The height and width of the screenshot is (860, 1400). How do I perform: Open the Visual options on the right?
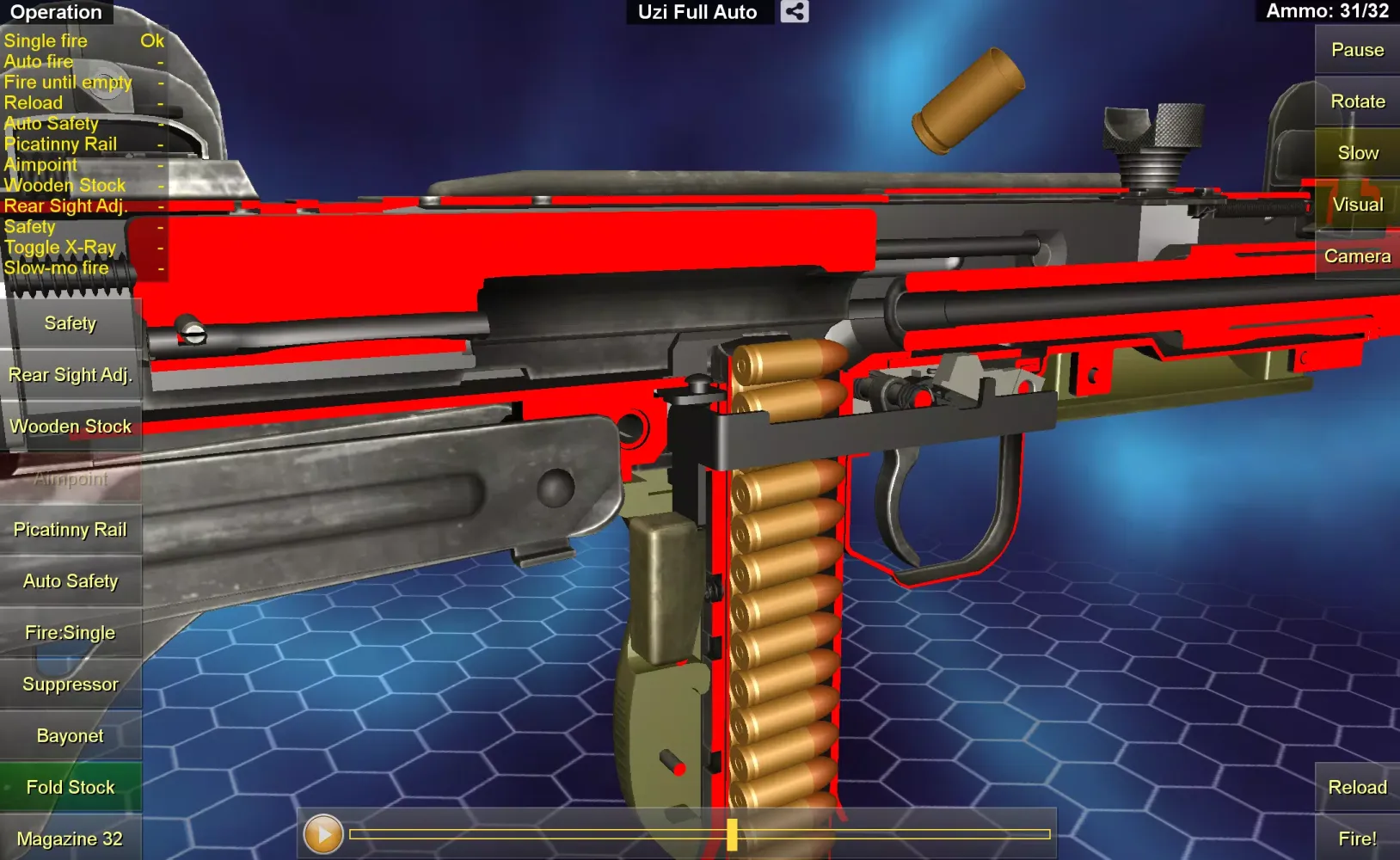tap(1357, 204)
